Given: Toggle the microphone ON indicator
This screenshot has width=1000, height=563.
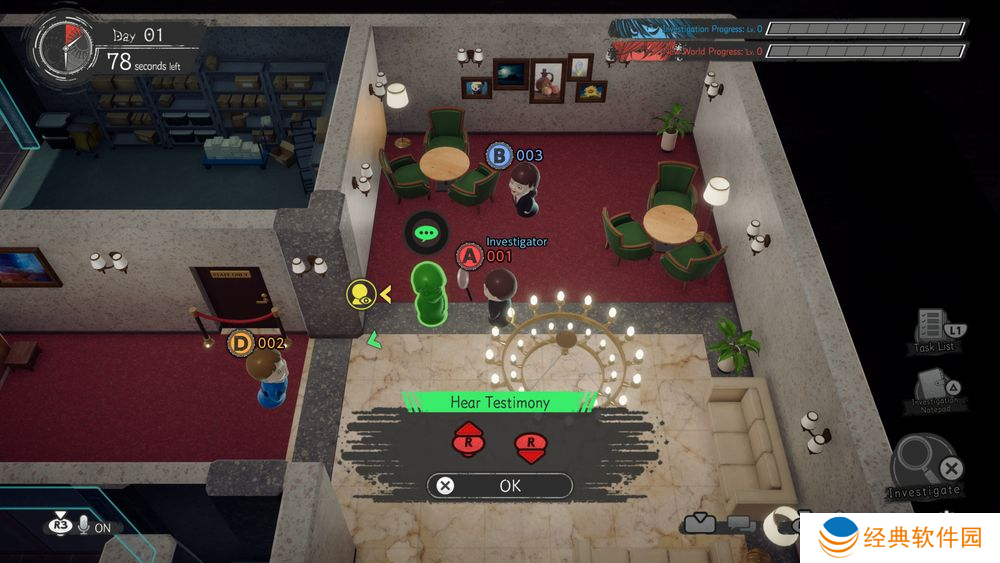Looking at the screenshot, I should coord(82,525).
